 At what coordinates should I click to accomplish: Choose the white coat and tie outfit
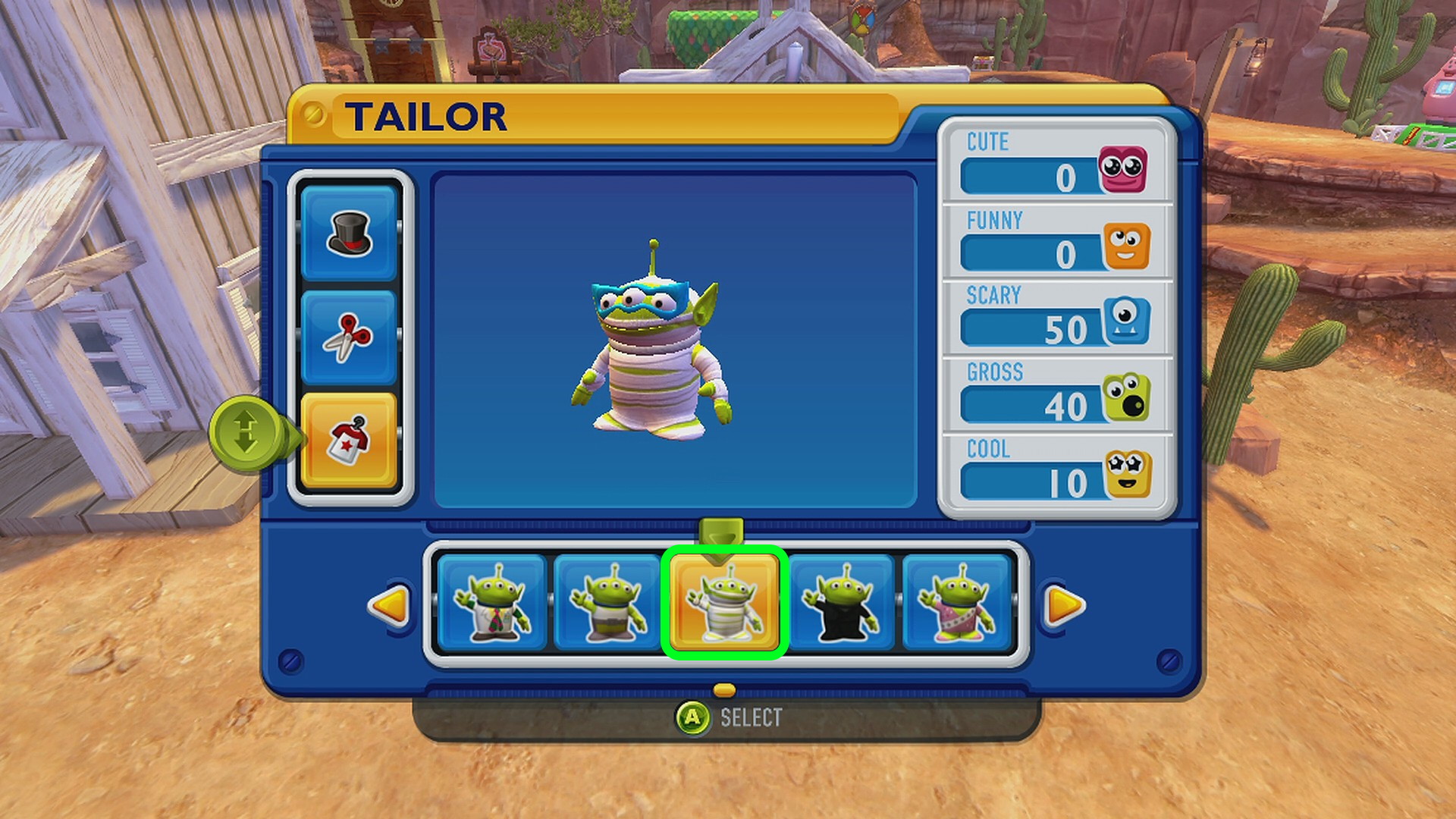(492, 603)
